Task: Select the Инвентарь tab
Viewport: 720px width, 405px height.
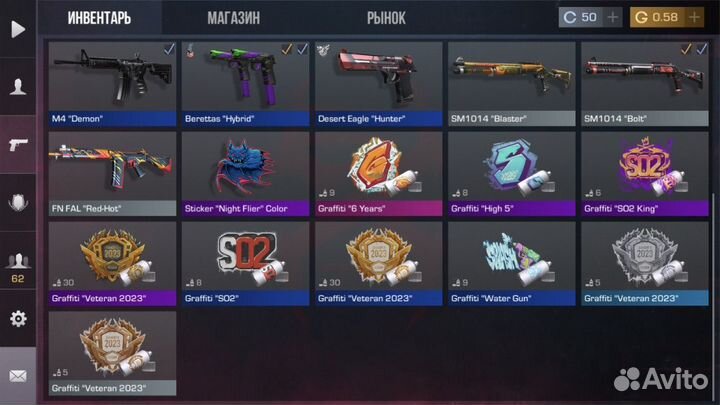Action: [99, 18]
